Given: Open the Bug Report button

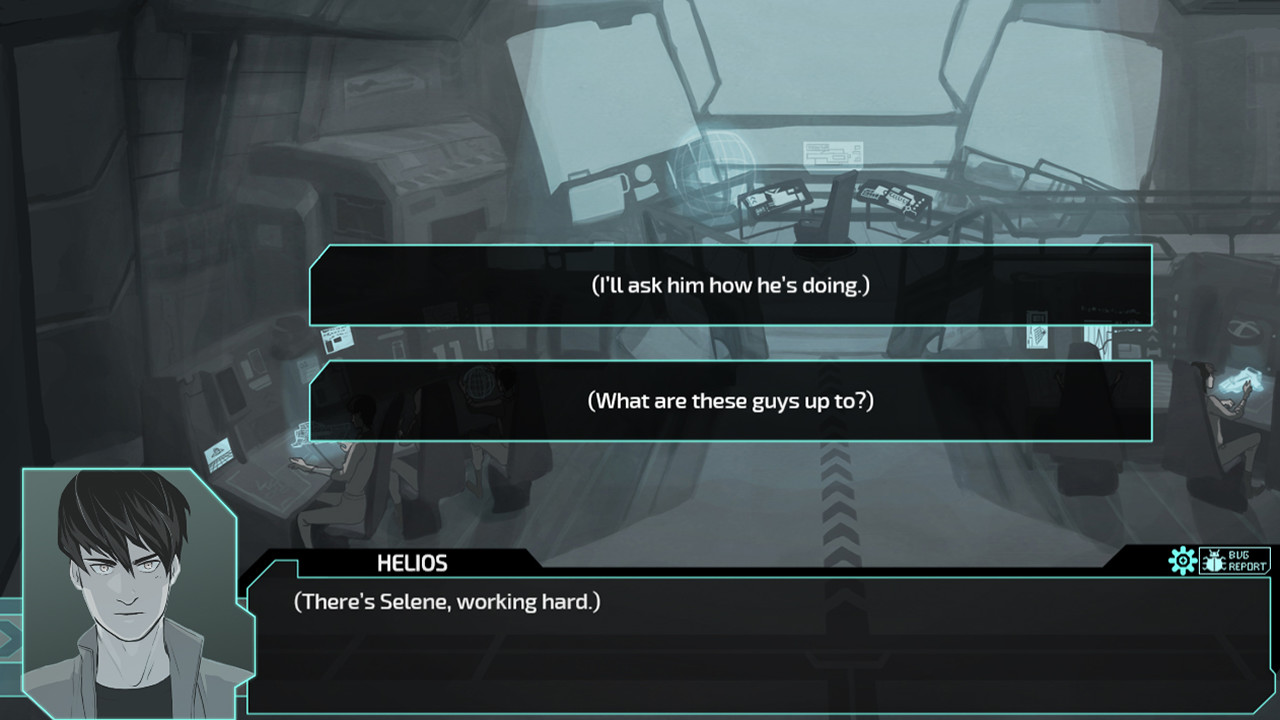Looking at the screenshot, I should click(1235, 561).
